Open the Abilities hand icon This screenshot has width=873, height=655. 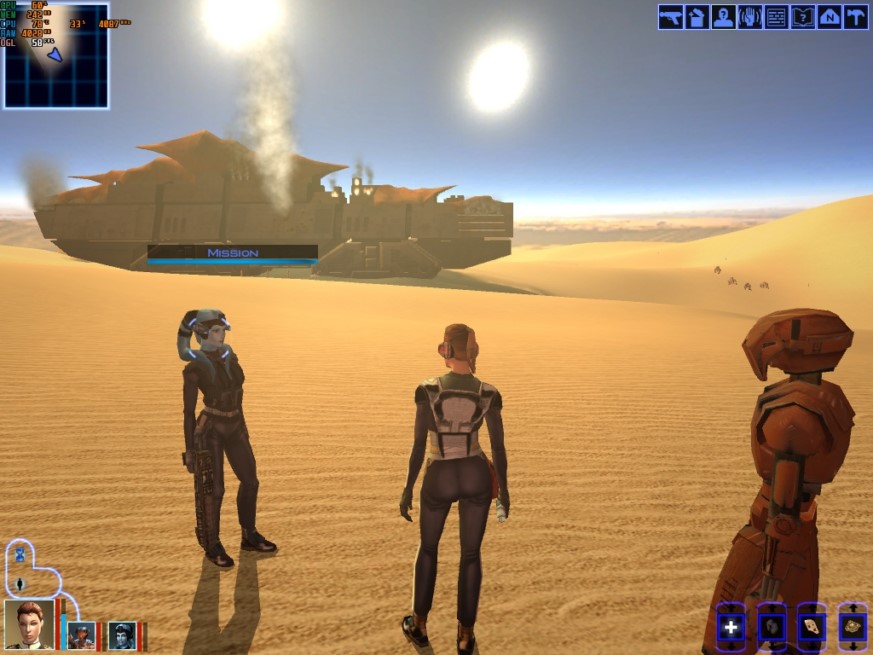(750, 17)
